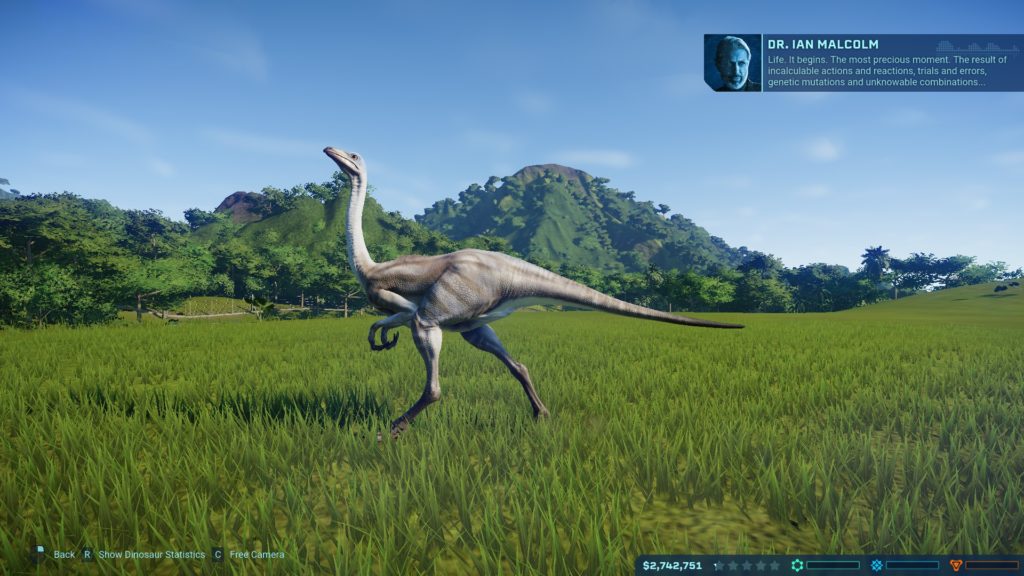Show Dinosaur Statistics
1024x576 pixels.
click(150, 554)
